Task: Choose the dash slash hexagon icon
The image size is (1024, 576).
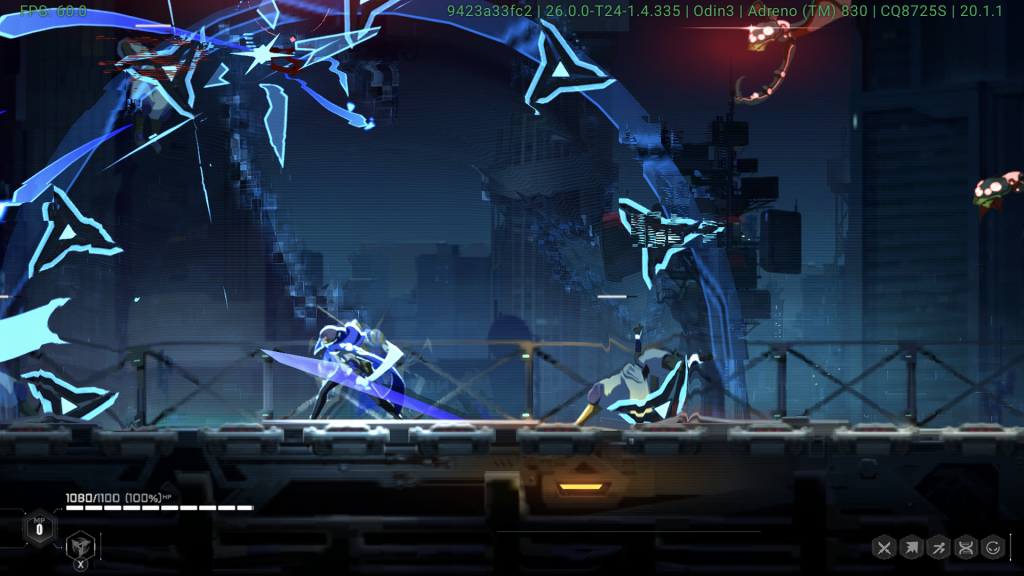Action: (x=938, y=547)
